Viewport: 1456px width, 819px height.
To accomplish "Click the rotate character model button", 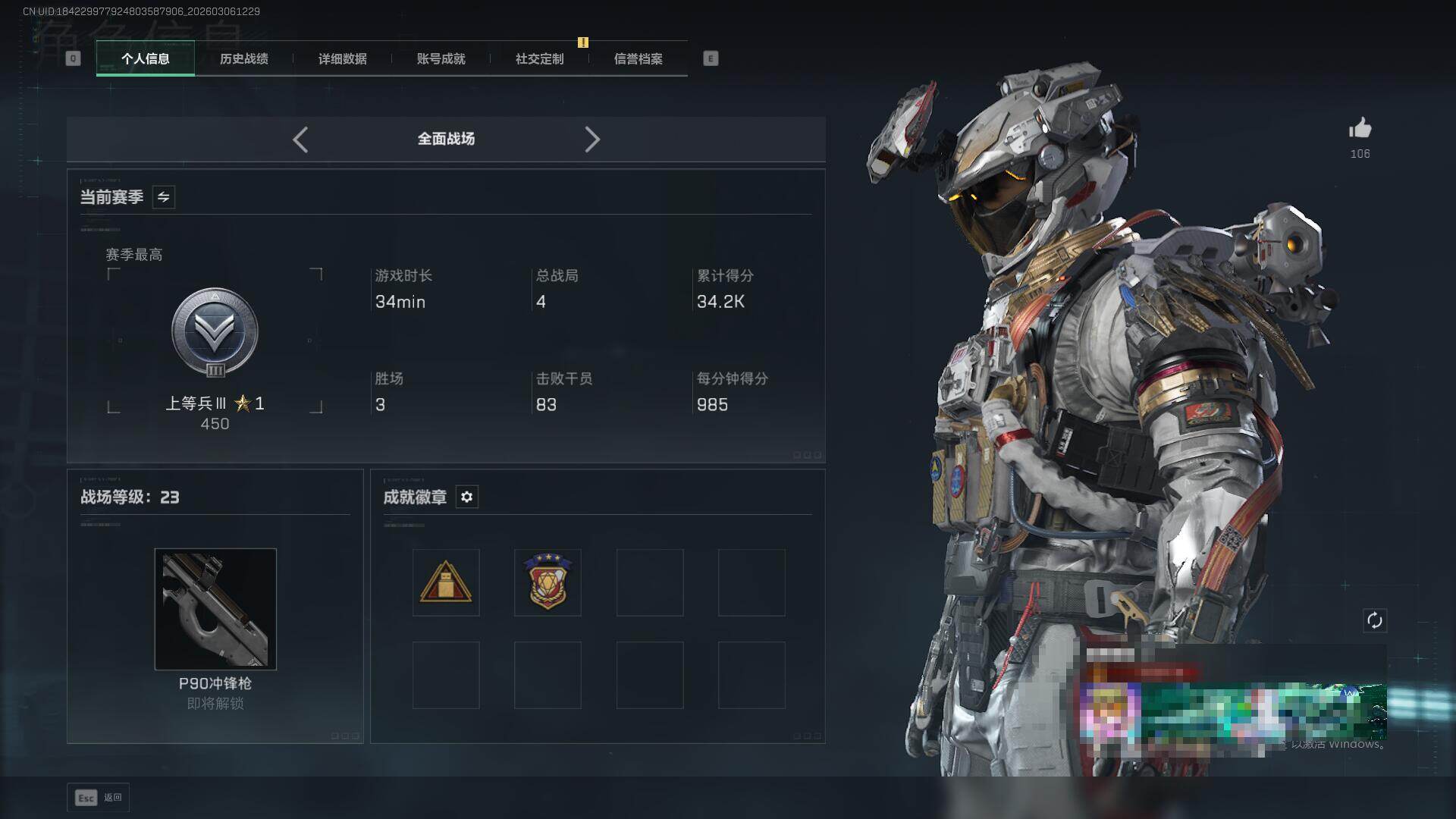I will tap(1375, 620).
